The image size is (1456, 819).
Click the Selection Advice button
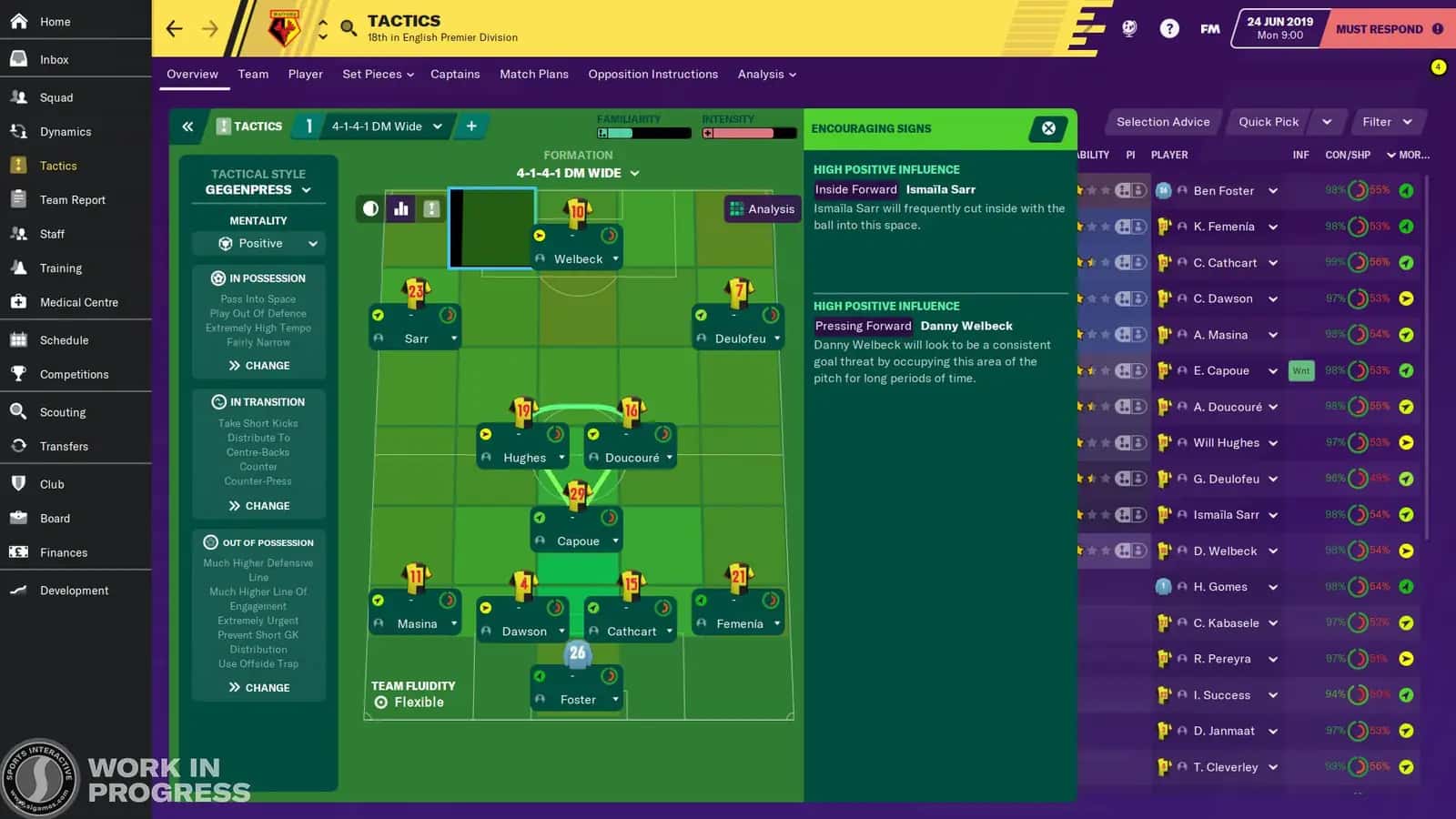(1163, 121)
